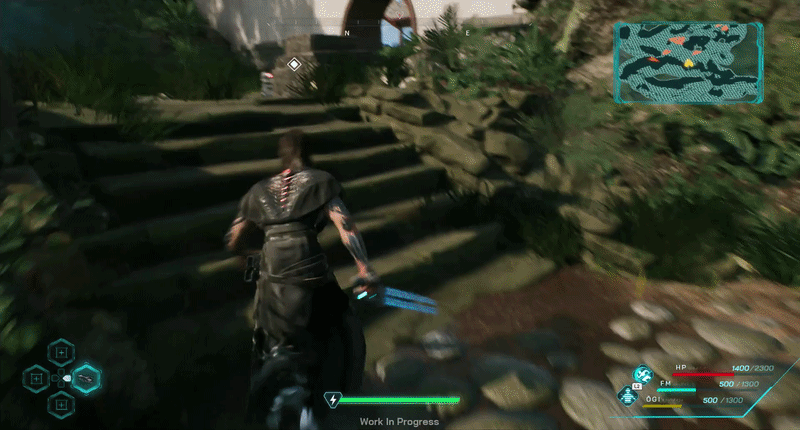Screen dimensions: 800x430
Task: Open the minimap in the corner
Action: 689,63
